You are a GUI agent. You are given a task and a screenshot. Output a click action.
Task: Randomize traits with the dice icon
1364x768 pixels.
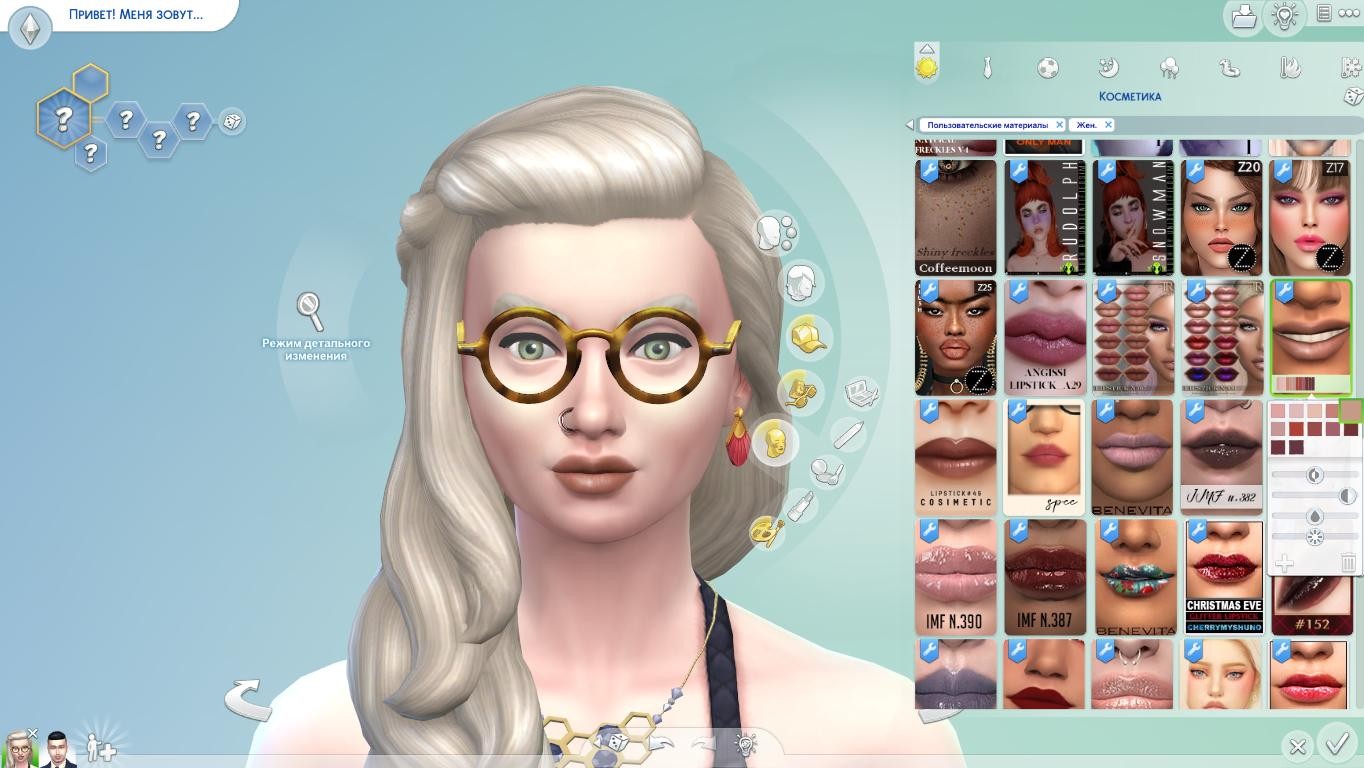pyautogui.click(x=231, y=122)
